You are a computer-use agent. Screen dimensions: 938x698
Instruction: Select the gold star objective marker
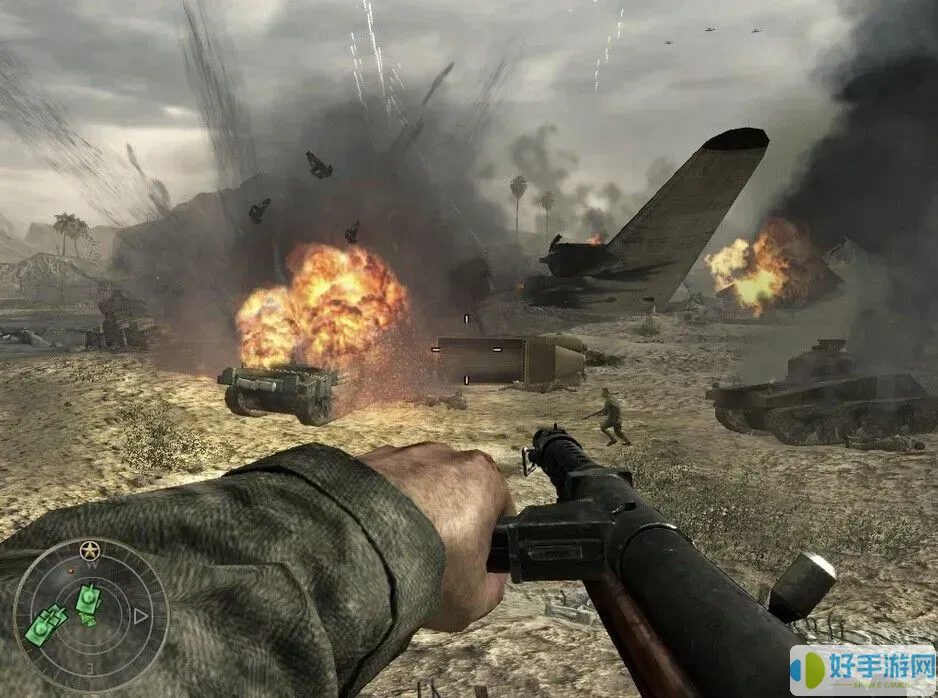pyautogui.click(x=90, y=550)
